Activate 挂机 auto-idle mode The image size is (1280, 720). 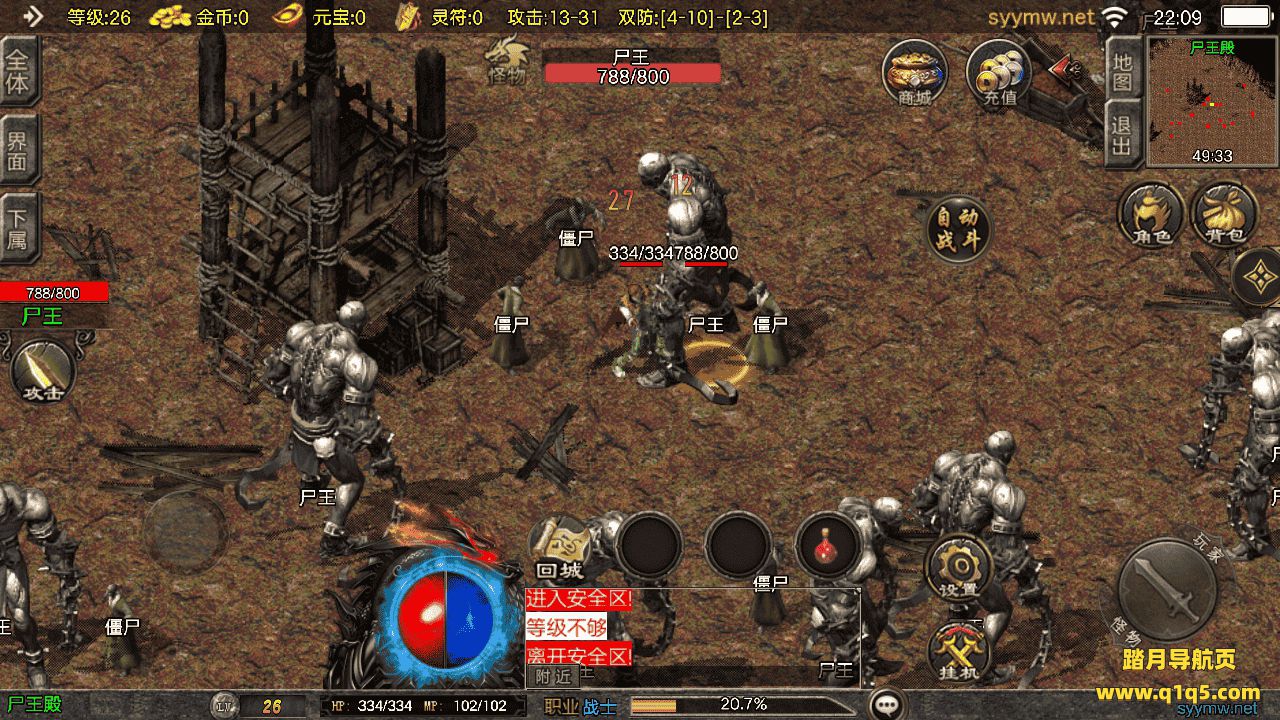[x=959, y=651]
